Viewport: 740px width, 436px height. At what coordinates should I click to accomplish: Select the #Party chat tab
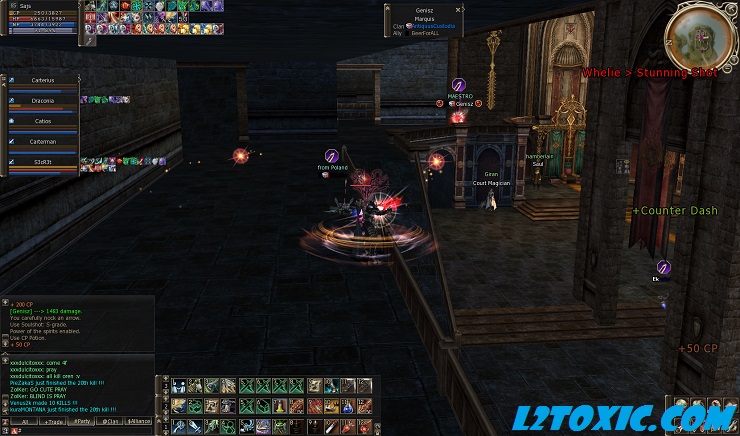[x=81, y=422]
